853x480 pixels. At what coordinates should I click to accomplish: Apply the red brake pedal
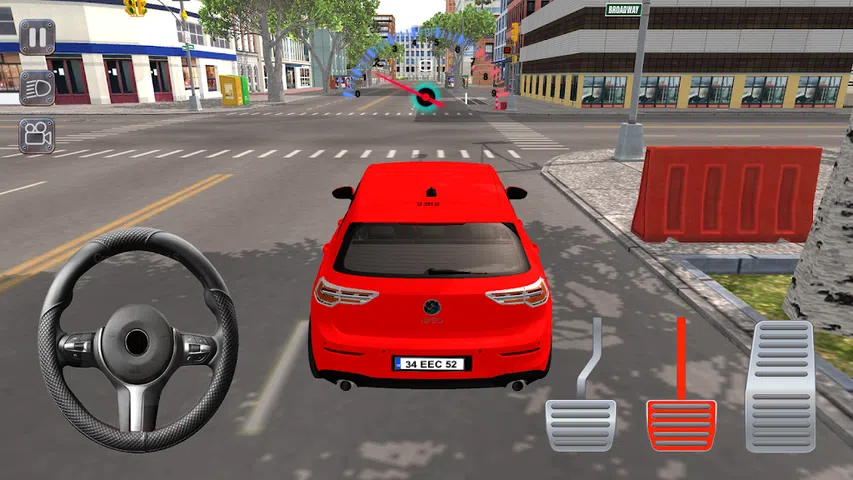tap(681, 424)
